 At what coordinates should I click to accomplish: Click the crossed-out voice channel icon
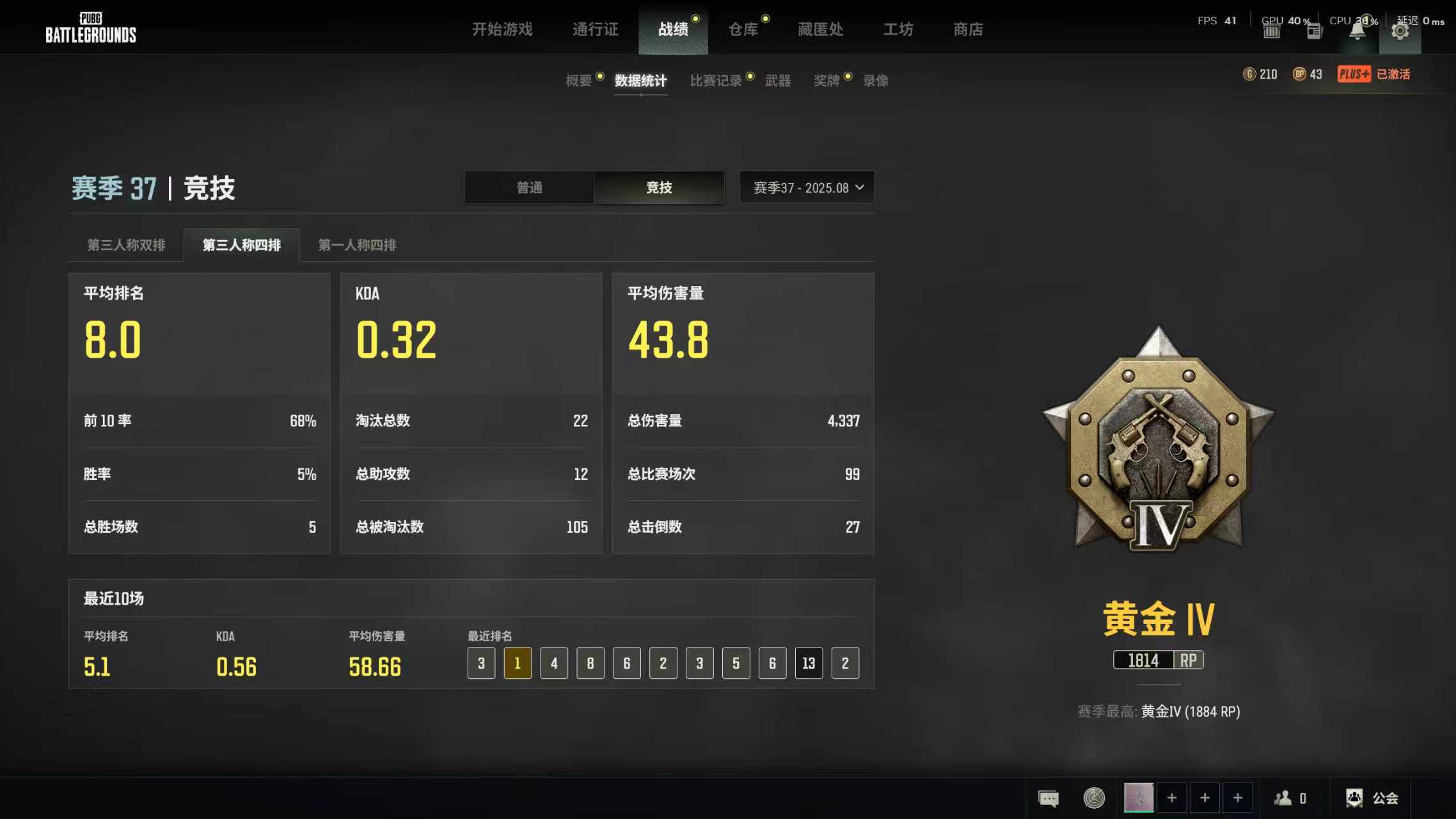pos(1094,798)
